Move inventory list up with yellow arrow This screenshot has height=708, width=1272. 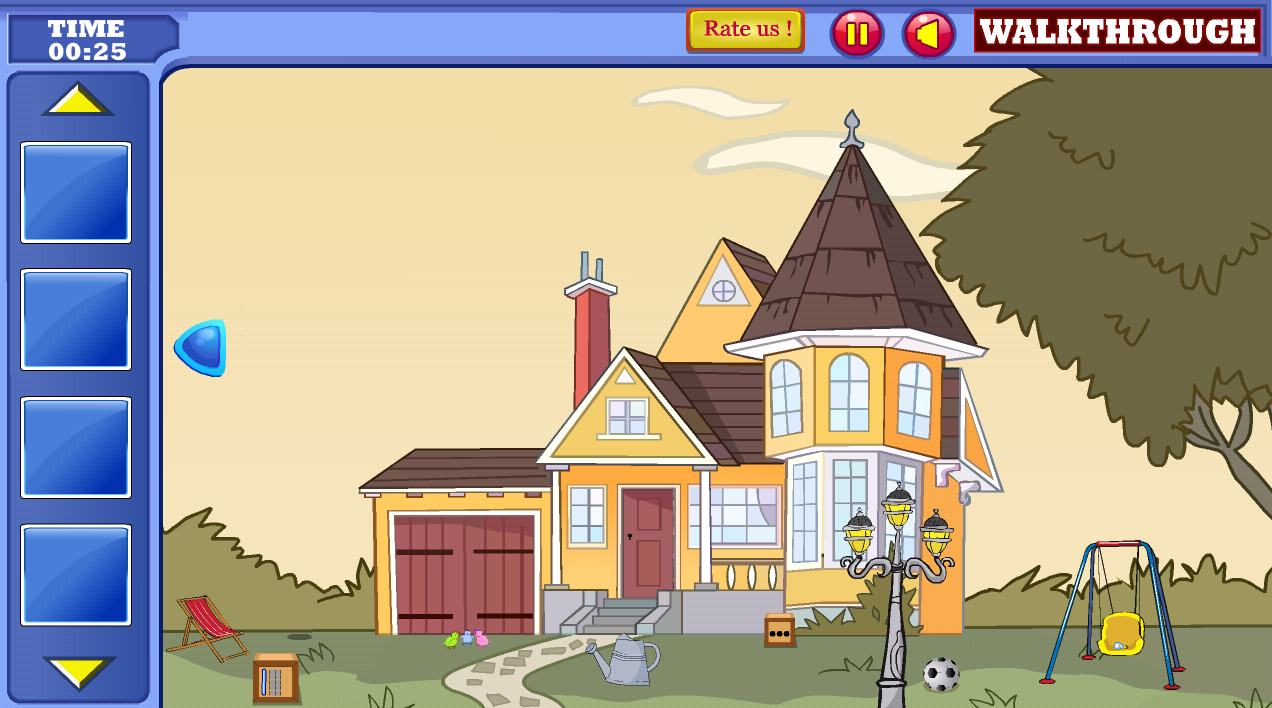(x=77, y=101)
